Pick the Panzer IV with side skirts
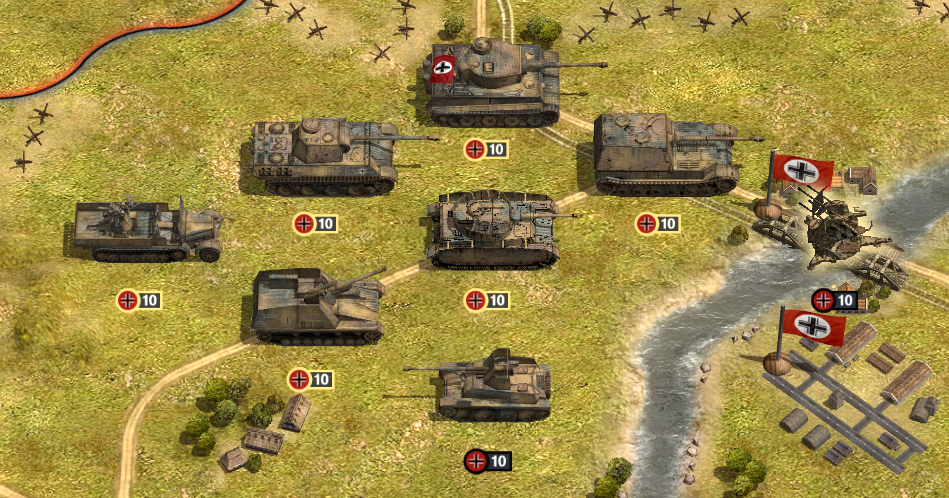 click(492, 230)
